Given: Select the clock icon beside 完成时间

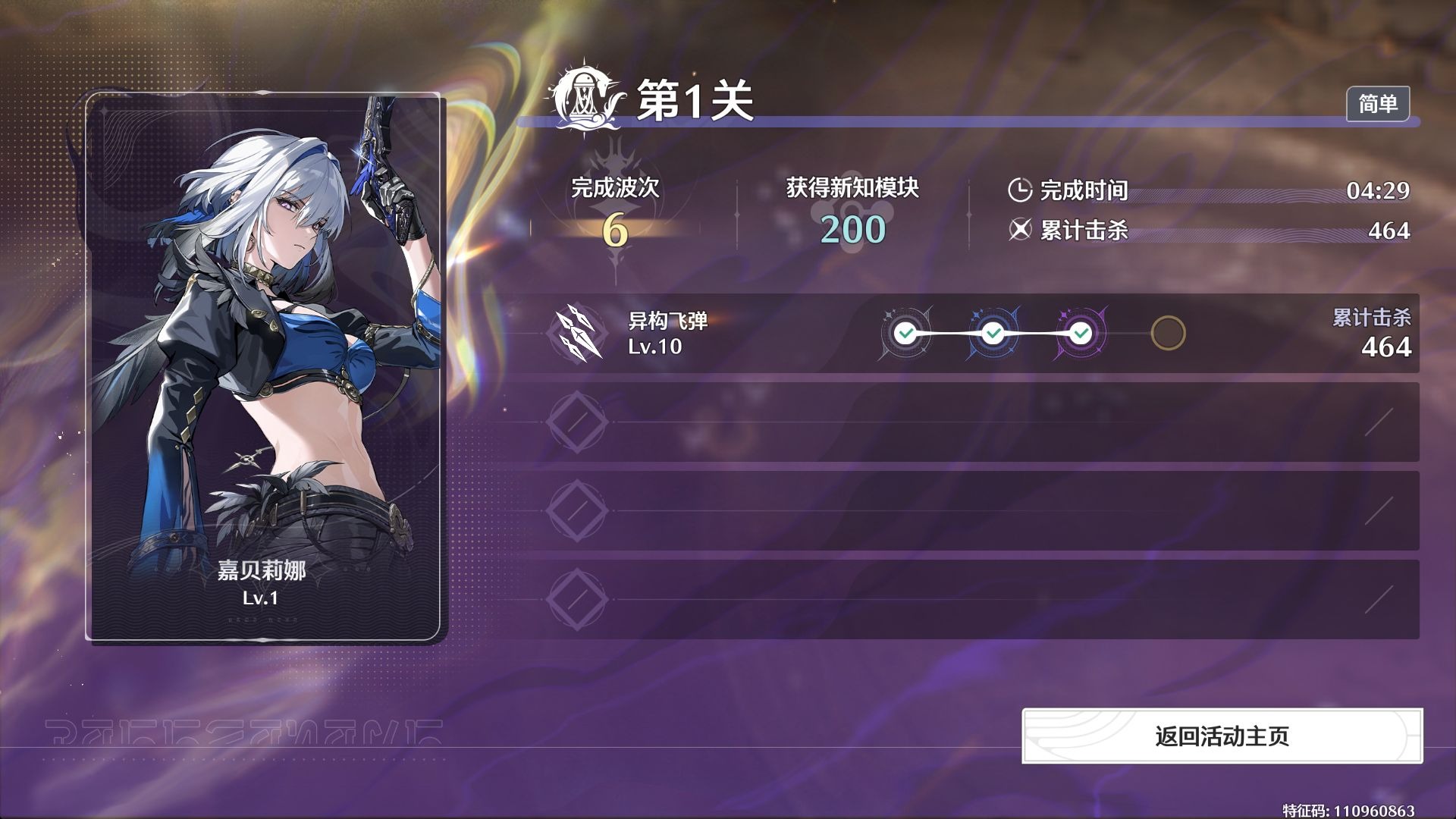Looking at the screenshot, I should [1020, 191].
